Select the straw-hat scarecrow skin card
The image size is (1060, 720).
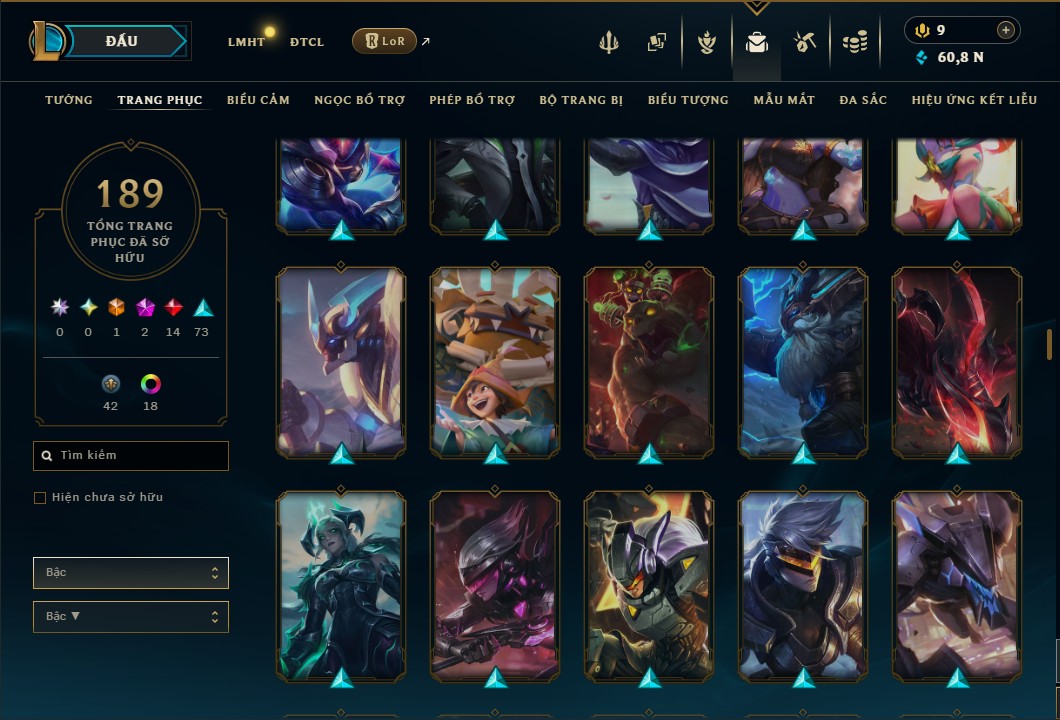[496, 362]
